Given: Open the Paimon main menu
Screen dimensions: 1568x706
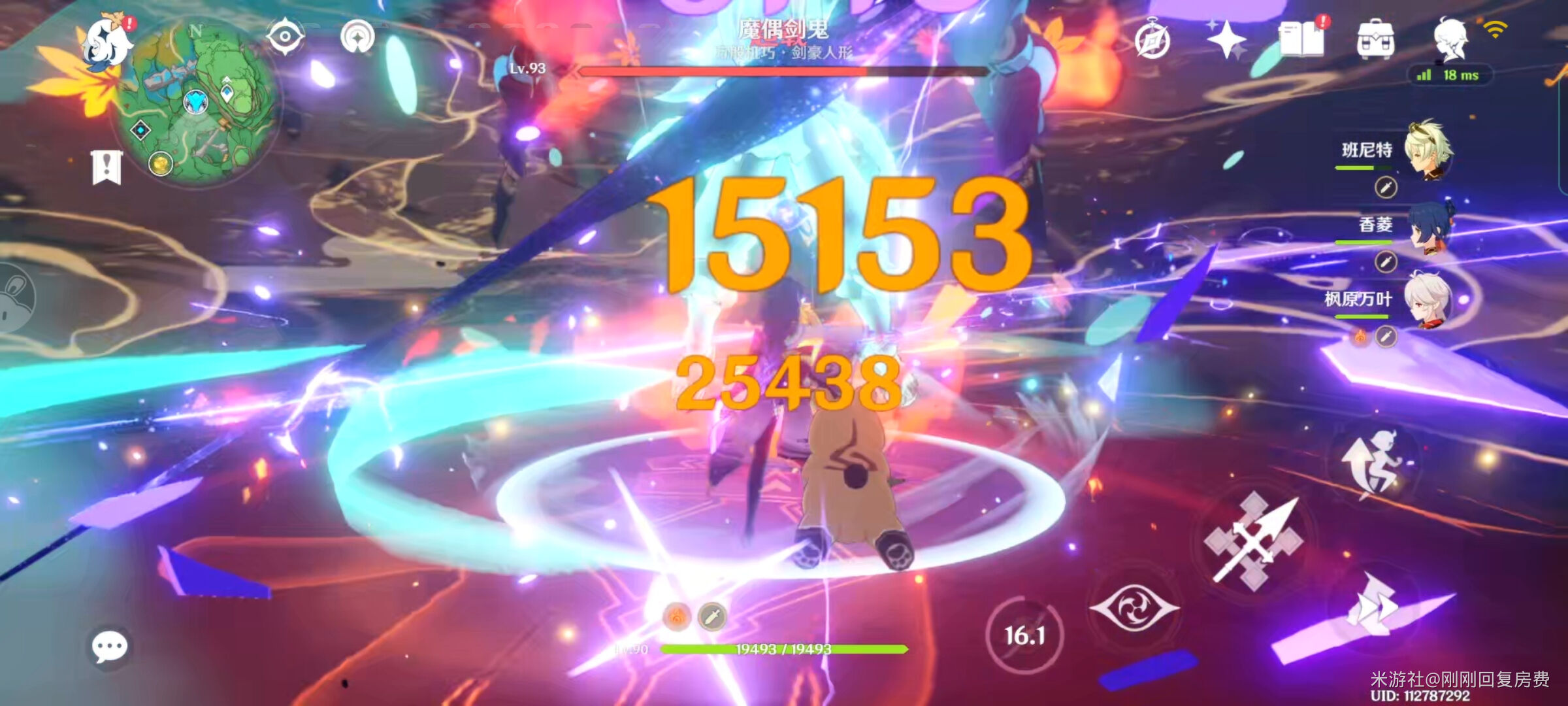Looking at the screenshot, I should pyautogui.click(x=108, y=41).
